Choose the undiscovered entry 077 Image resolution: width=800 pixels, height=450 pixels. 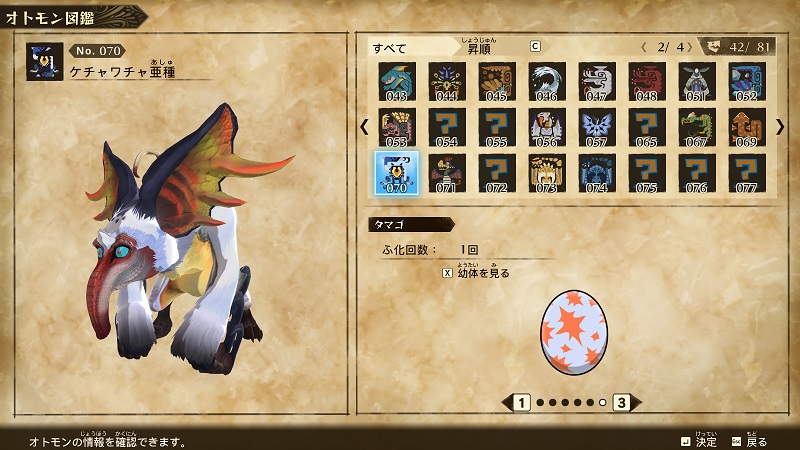tap(746, 172)
